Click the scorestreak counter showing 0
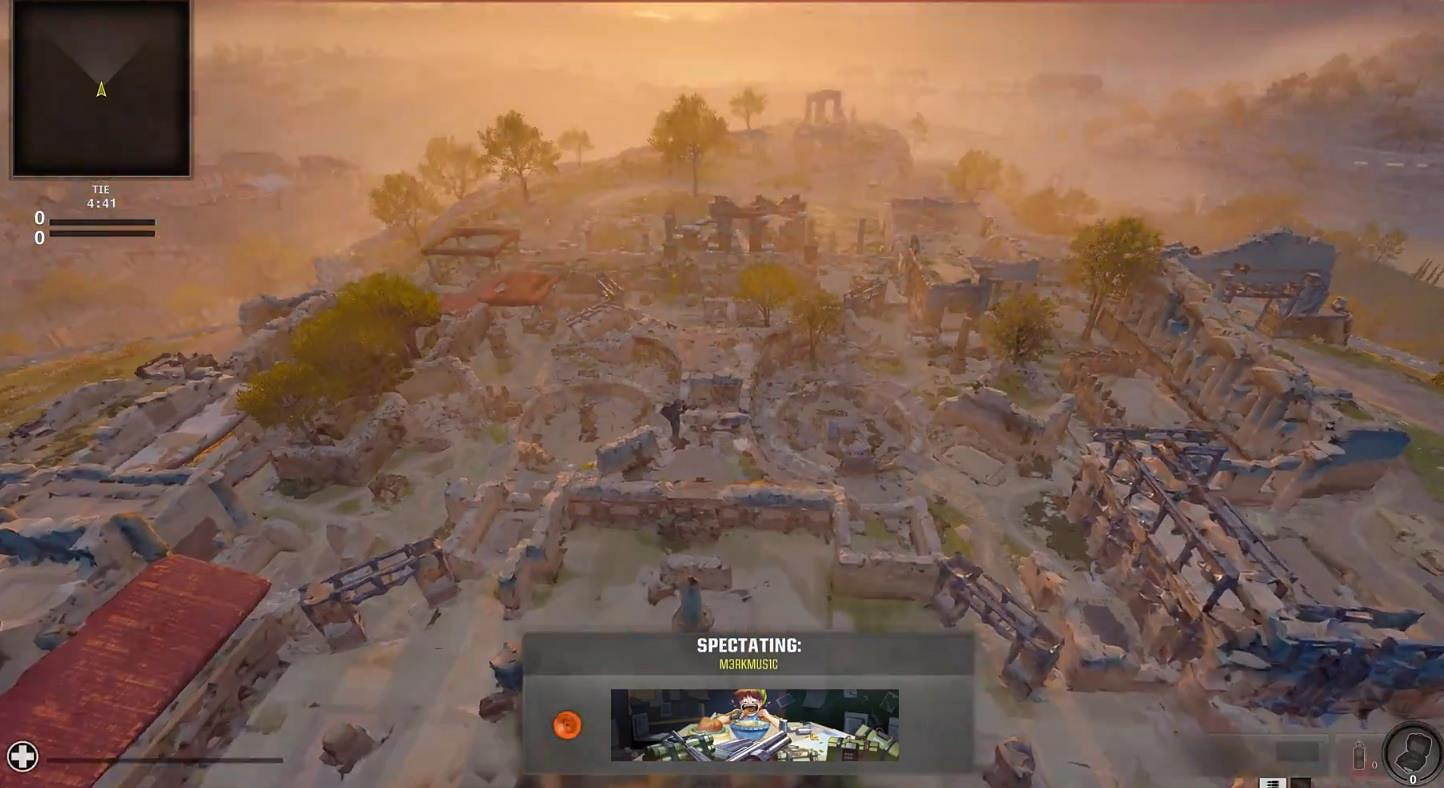 click(1412, 778)
